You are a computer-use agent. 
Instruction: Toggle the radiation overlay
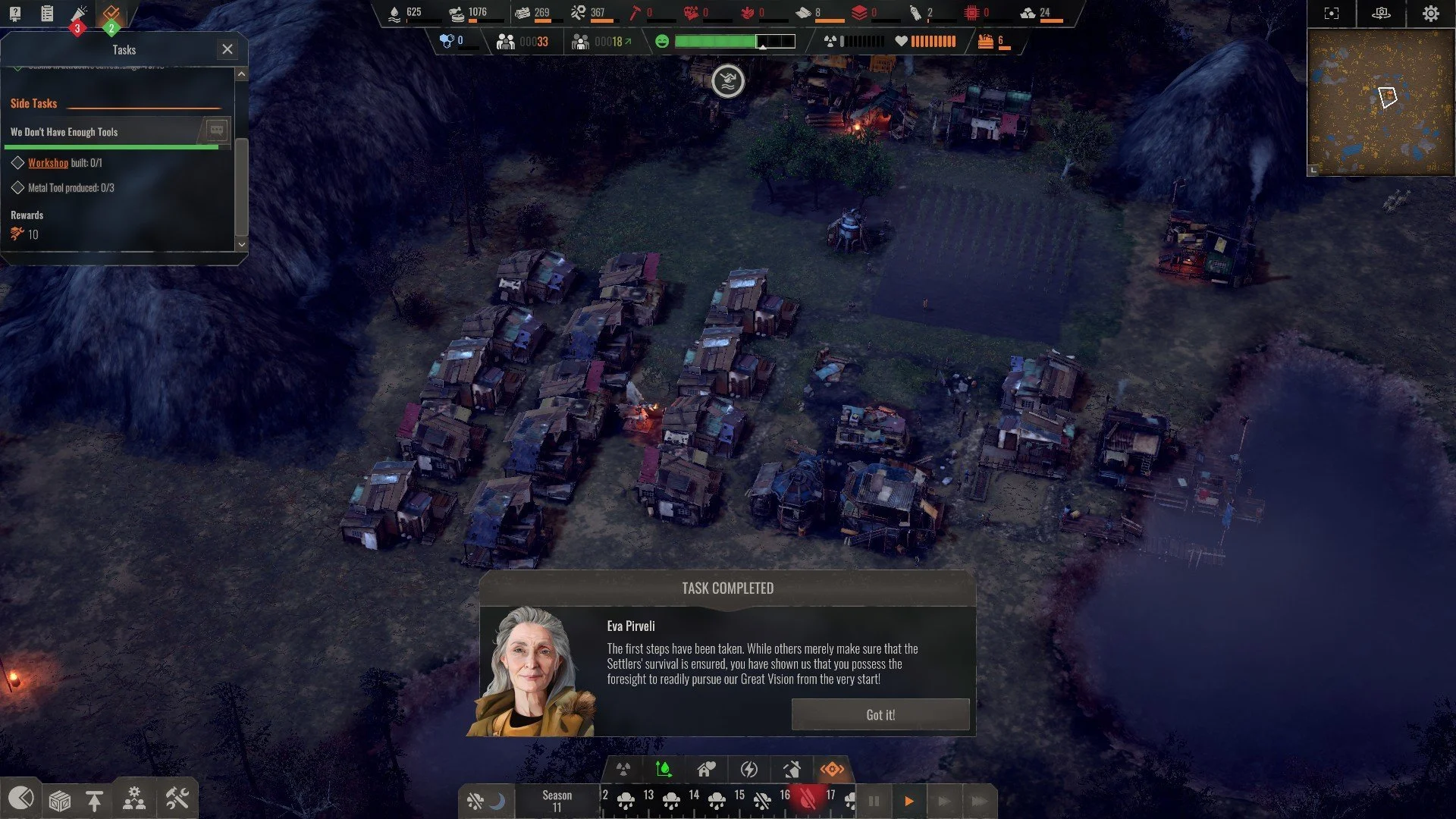tap(623, 770)
